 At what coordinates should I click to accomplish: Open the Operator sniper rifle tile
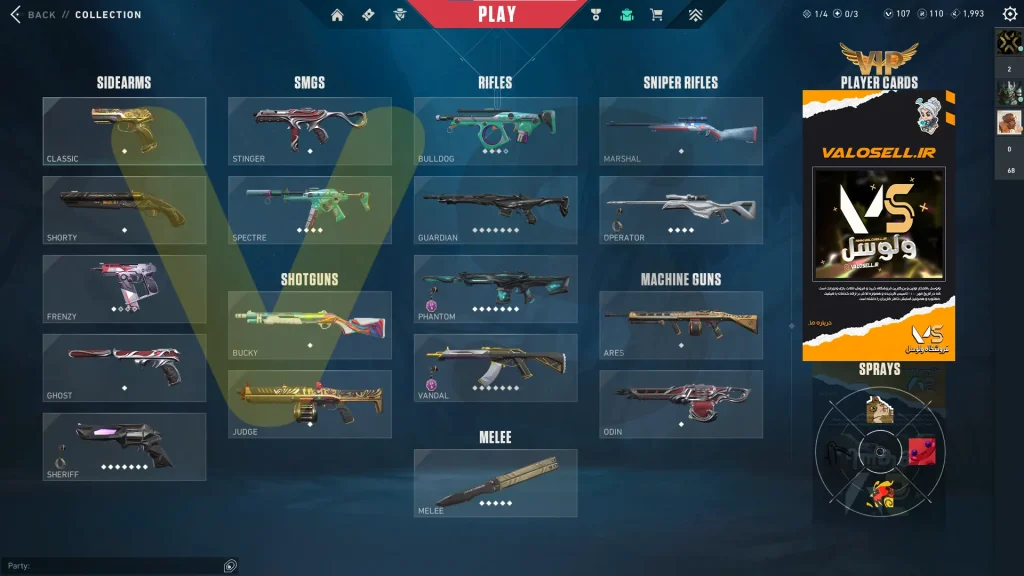[x=681, y=210]
